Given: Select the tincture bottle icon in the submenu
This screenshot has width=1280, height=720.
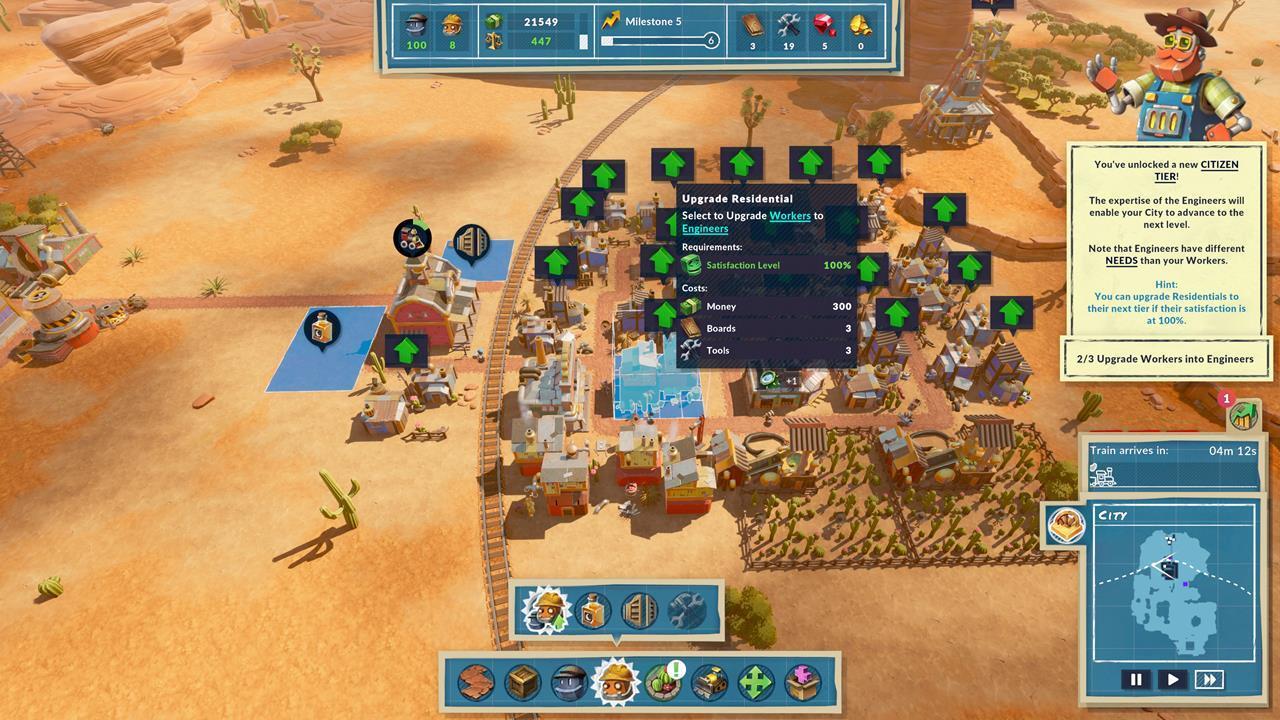Looking at the screenshot, I should pos(592,611).
